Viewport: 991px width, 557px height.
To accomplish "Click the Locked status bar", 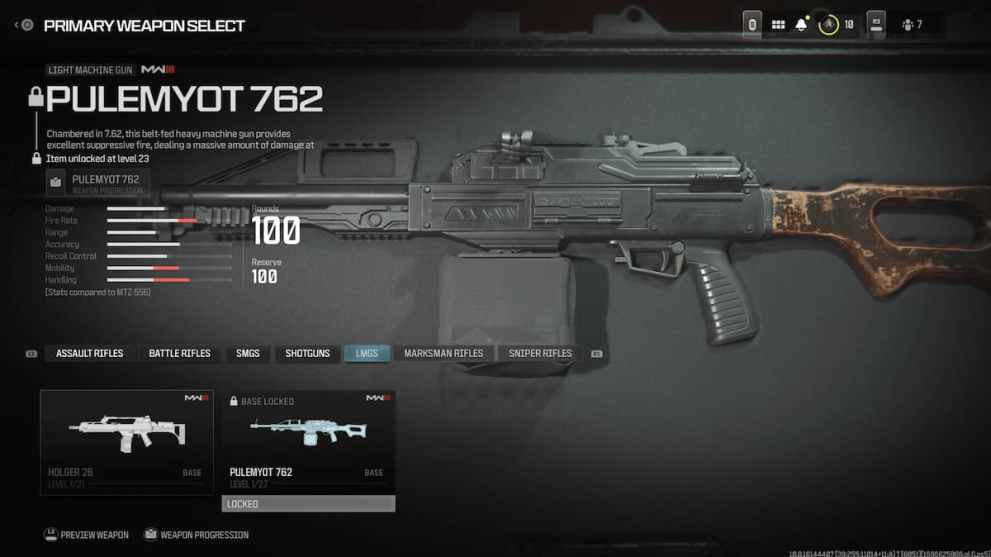I will (x=308, y=504).
